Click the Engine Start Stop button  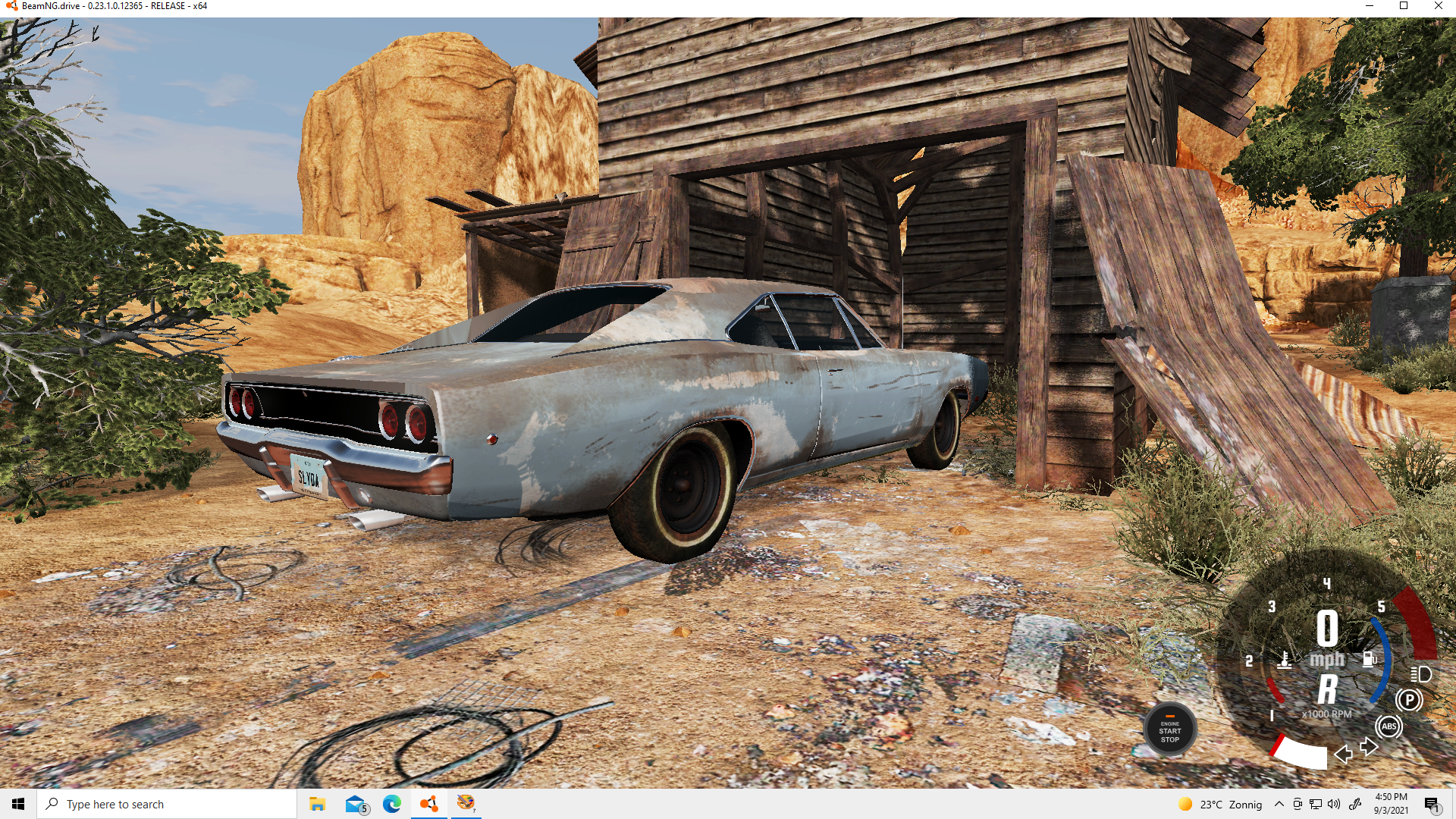1169,730
